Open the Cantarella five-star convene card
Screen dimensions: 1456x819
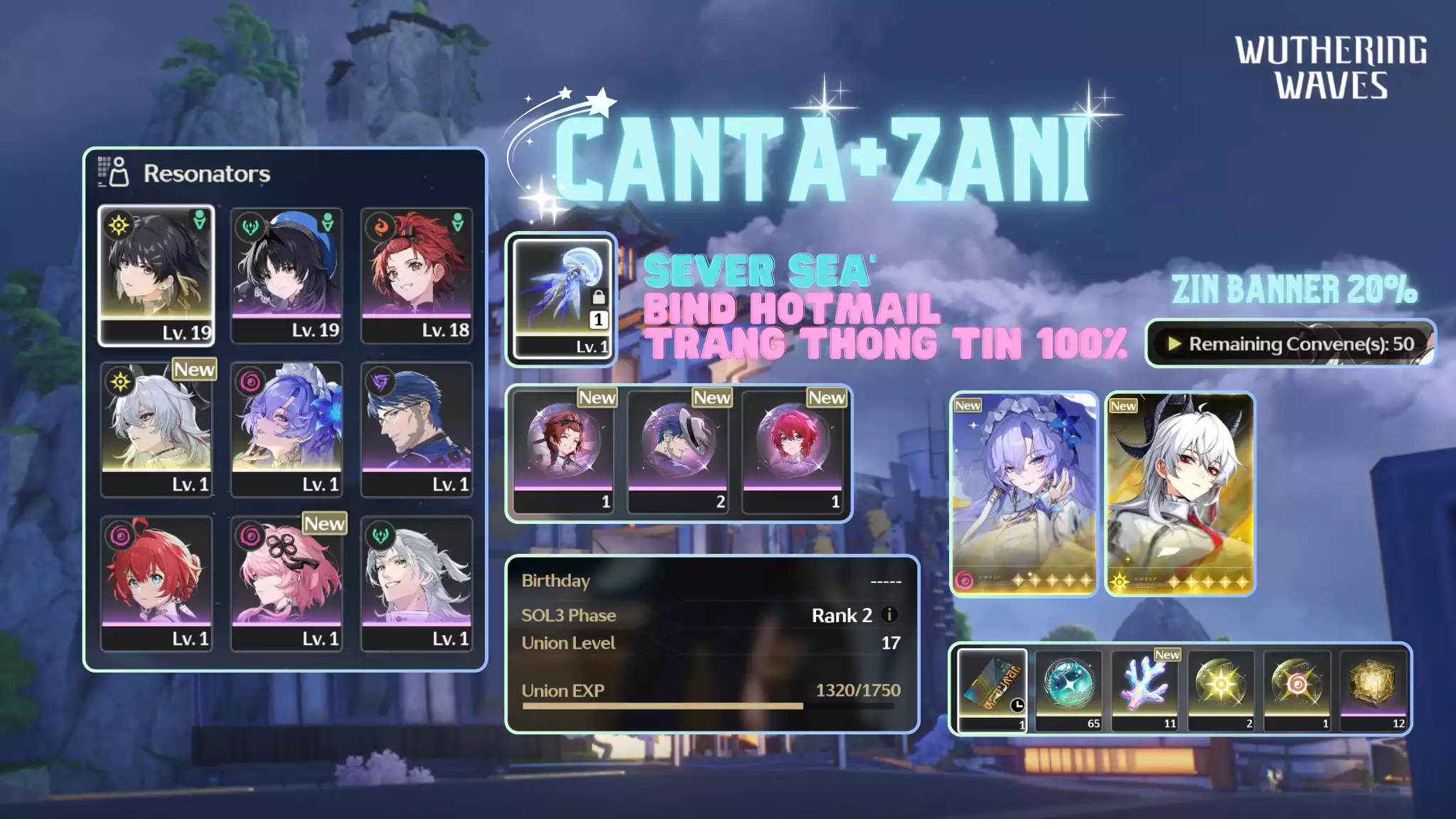tap(1024, 493)
